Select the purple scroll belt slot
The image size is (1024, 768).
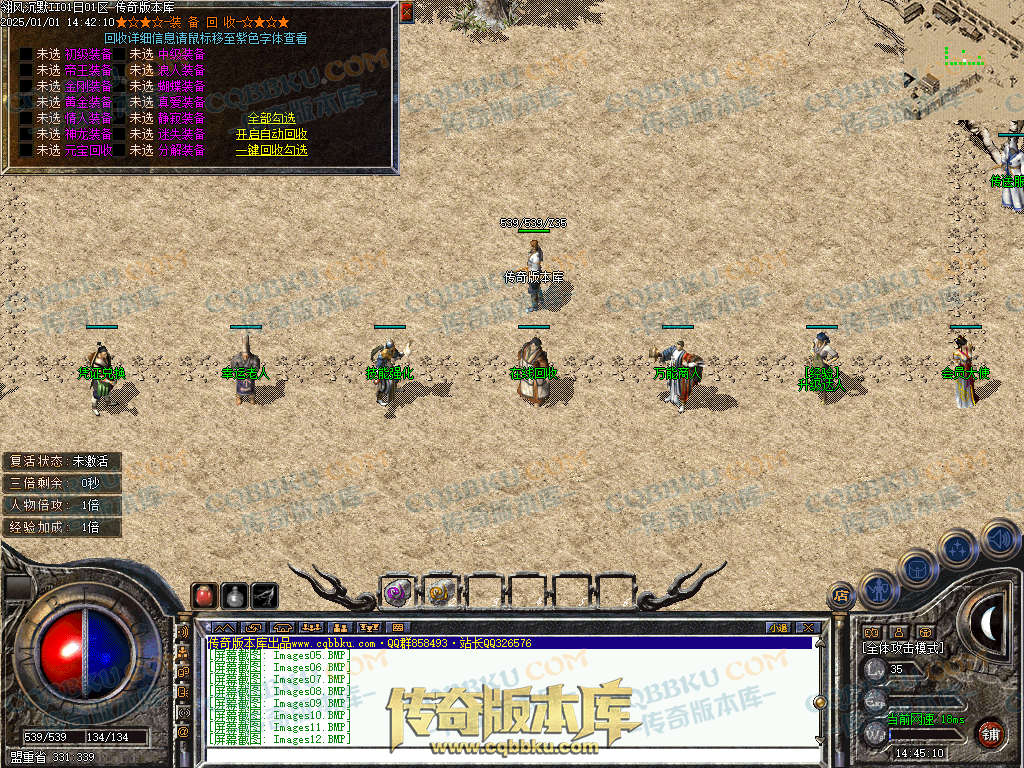[397, 592]
